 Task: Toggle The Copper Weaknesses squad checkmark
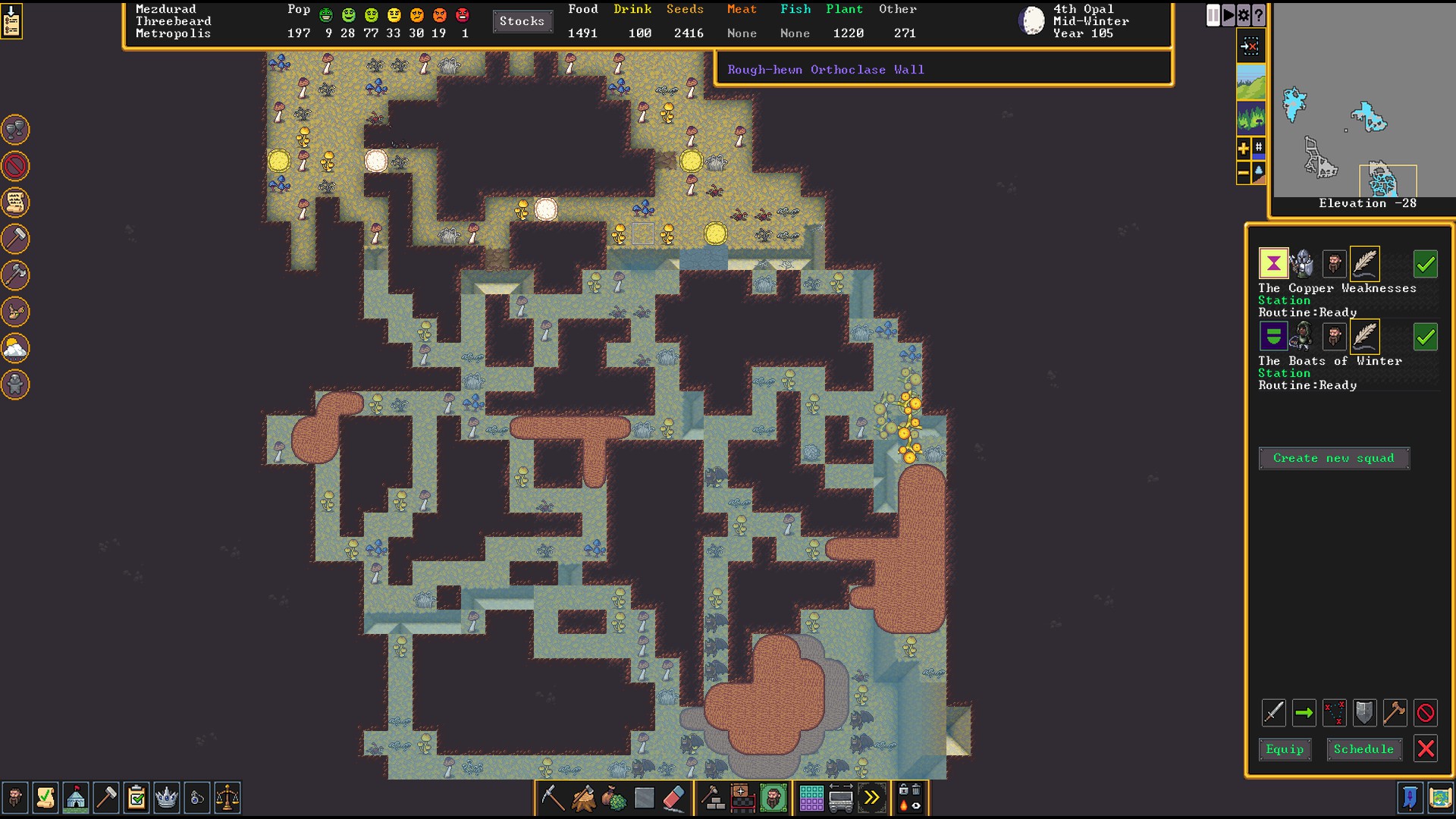pyautogui.click(x=1426, y=264)
